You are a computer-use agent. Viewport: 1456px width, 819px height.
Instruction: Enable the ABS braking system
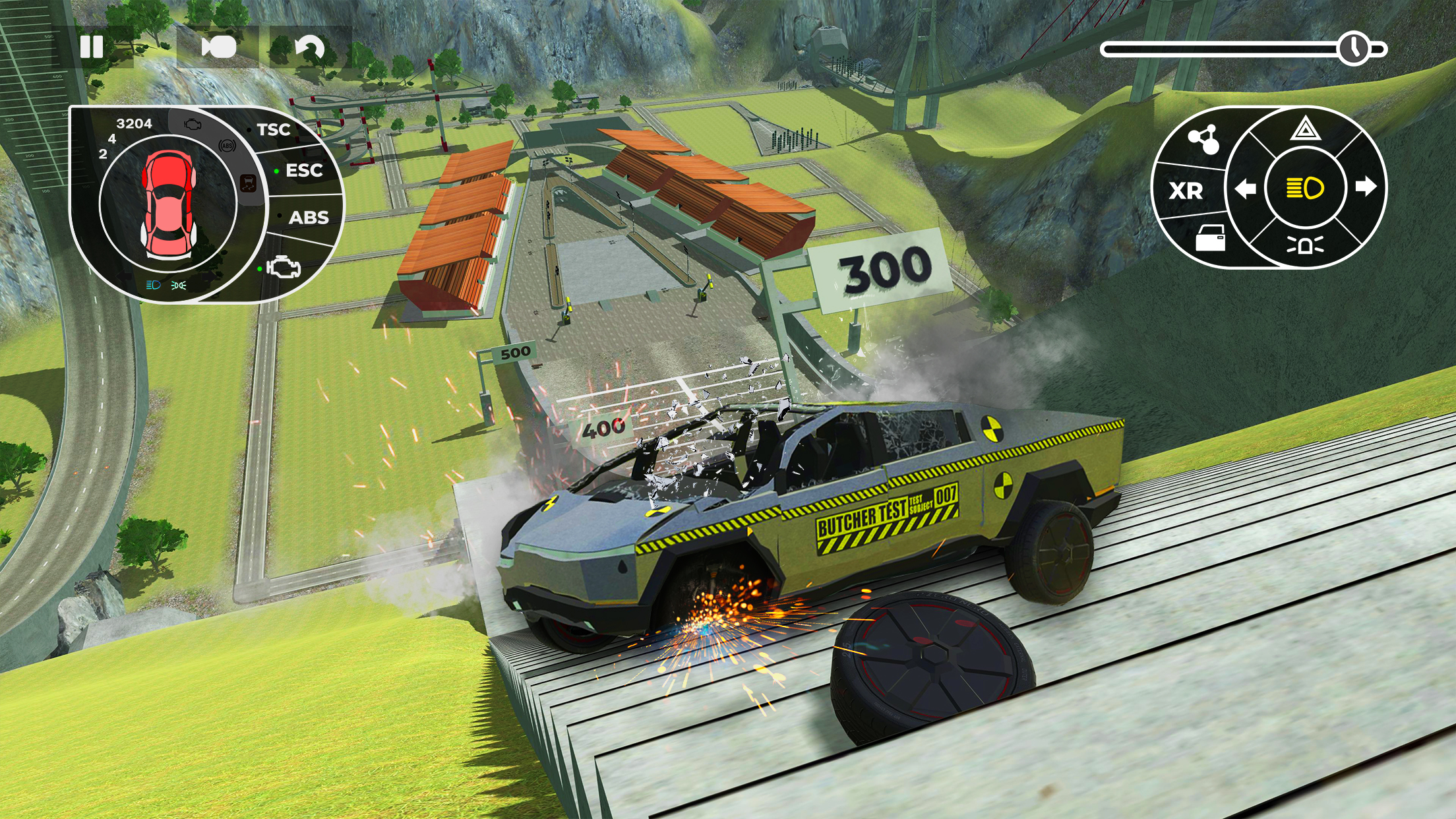307,216
